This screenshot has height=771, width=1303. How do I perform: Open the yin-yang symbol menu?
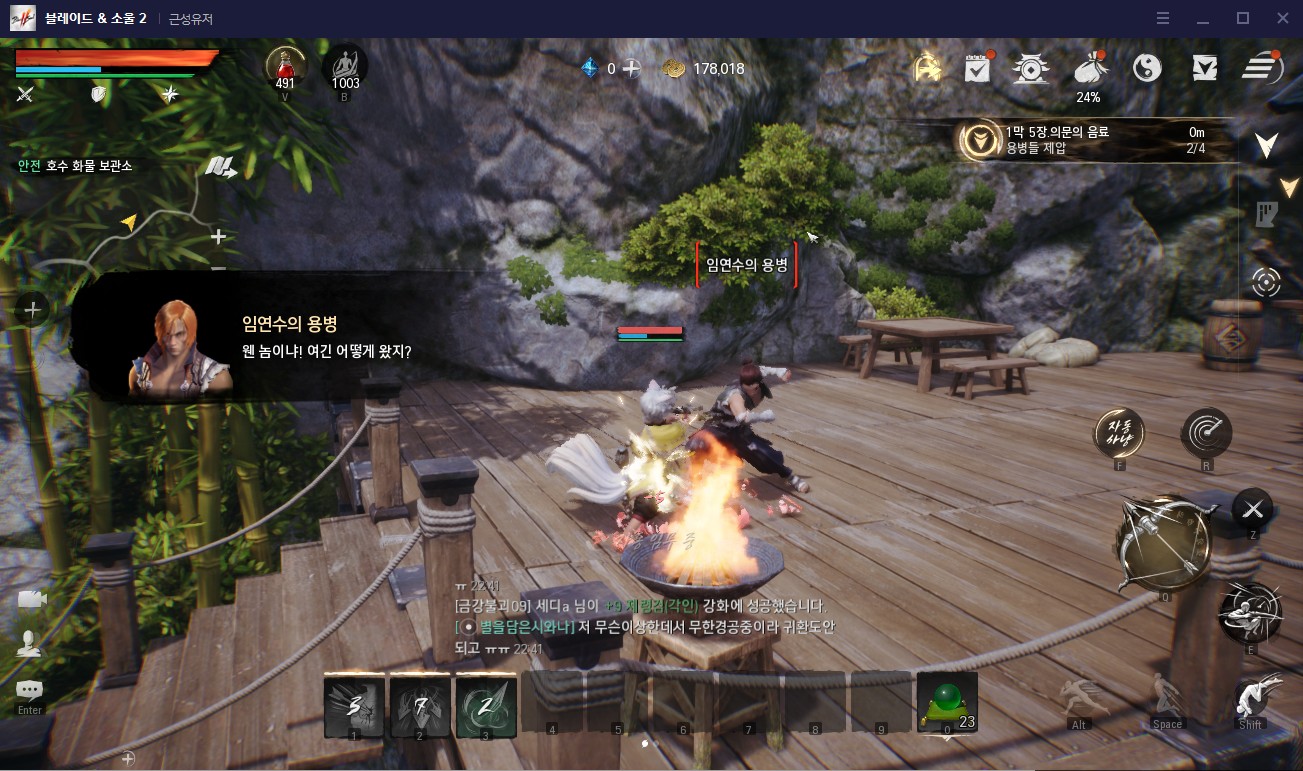pyautogui.click(x=1147, y=68)
